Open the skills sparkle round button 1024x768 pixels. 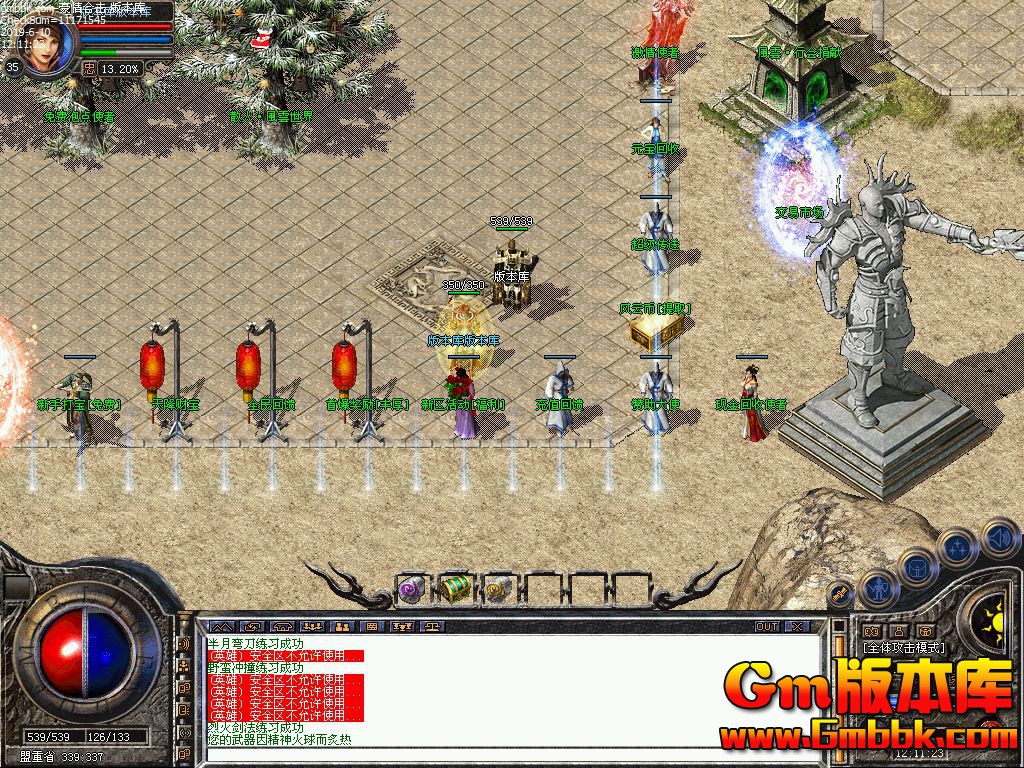957,548
